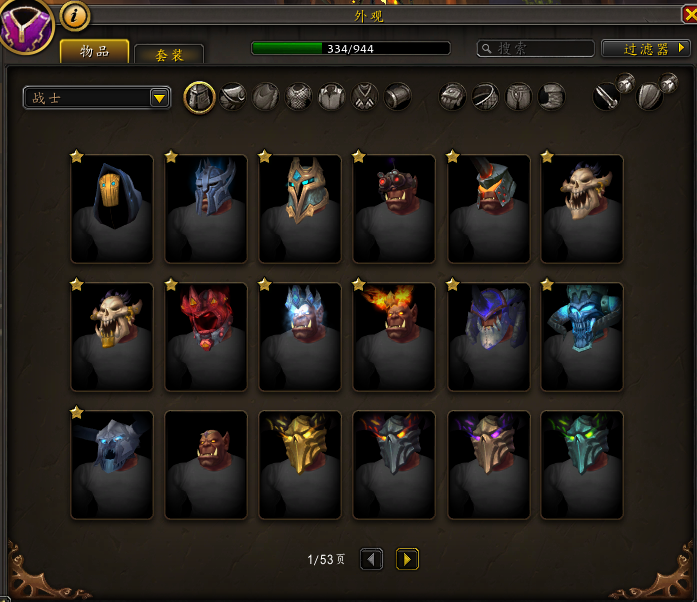Close the 外观 appearance window
This screenshot has height=602, width=697.
pyautogui.click(x=687, y=15)
